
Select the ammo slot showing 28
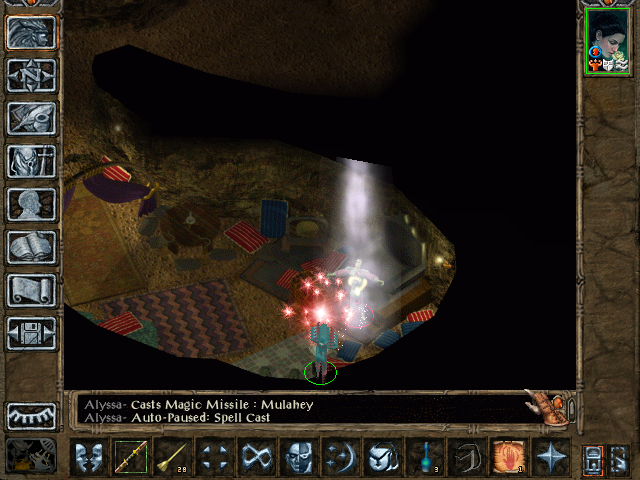(172, 458)
